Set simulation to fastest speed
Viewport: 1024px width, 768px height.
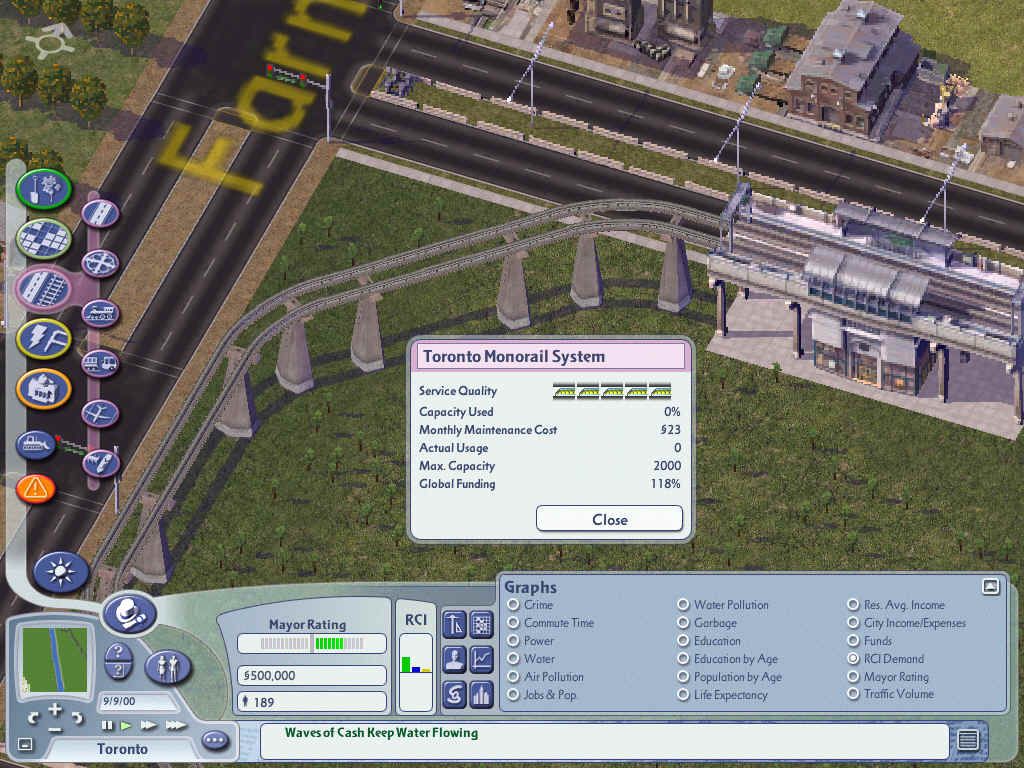point(176,725)
